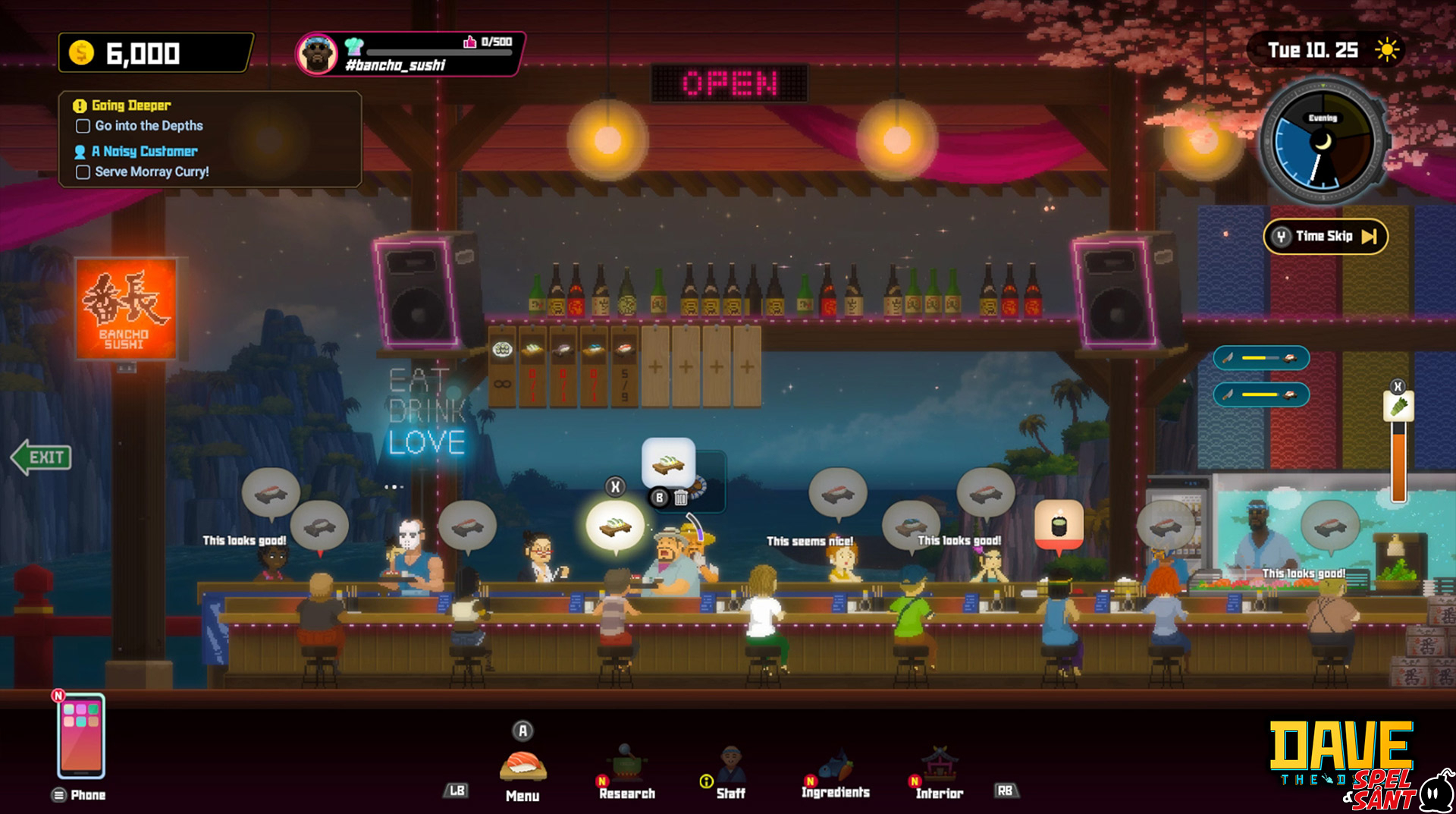Select the highlighted glowing sushi order bubble
Viewport: 1456px width, 814px height.
coord(615,525)
